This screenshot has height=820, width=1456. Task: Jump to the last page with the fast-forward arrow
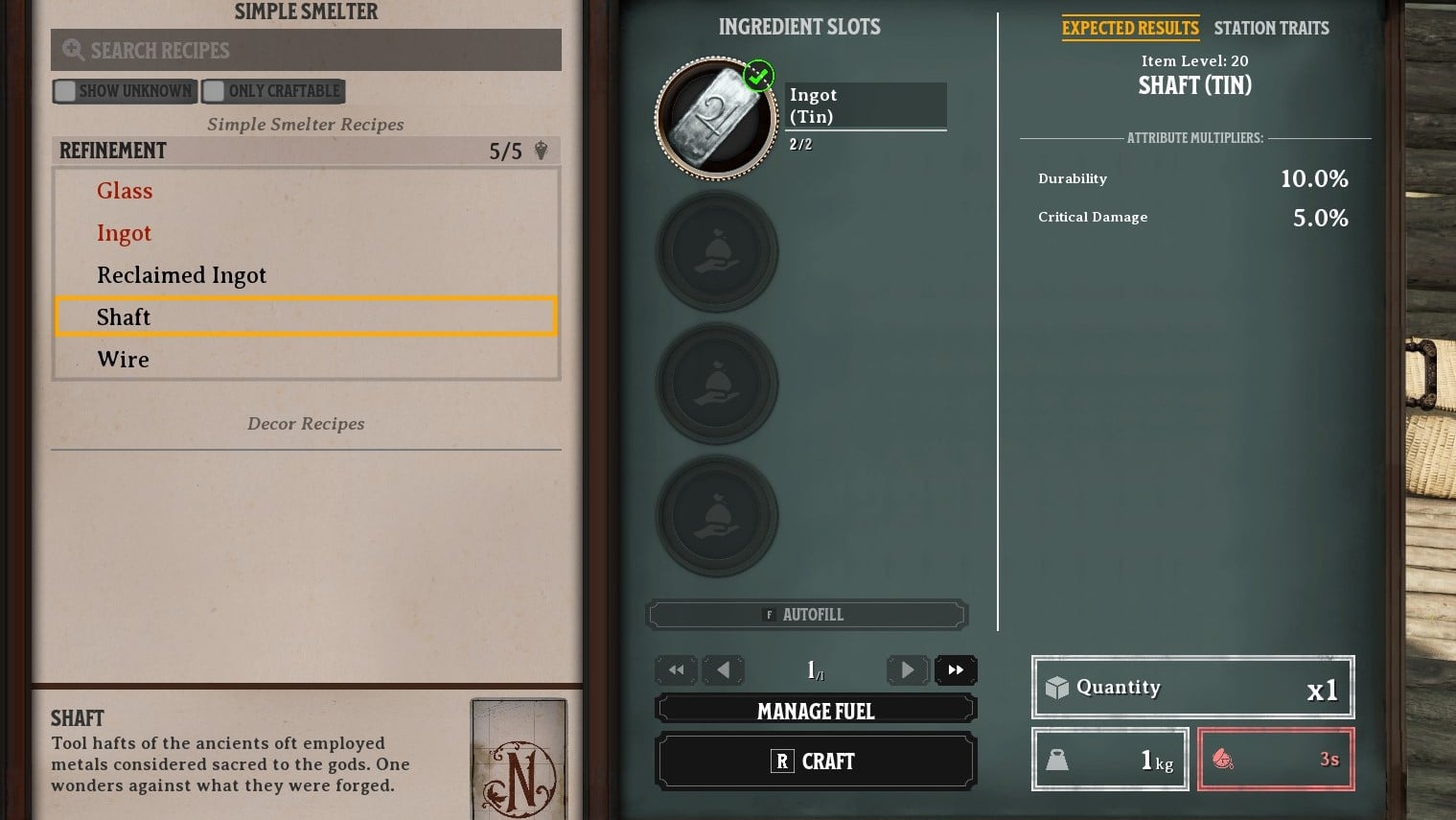pos(956,670)
